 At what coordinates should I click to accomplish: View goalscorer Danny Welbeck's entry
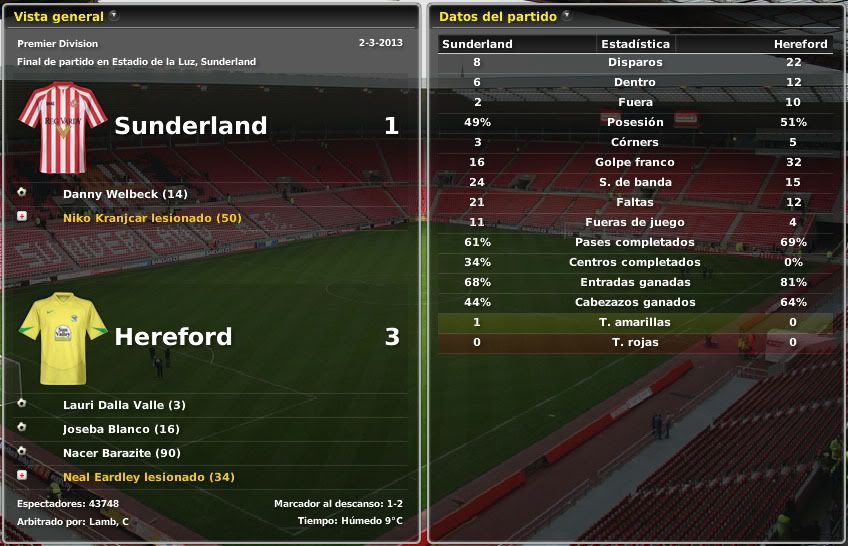125,194
